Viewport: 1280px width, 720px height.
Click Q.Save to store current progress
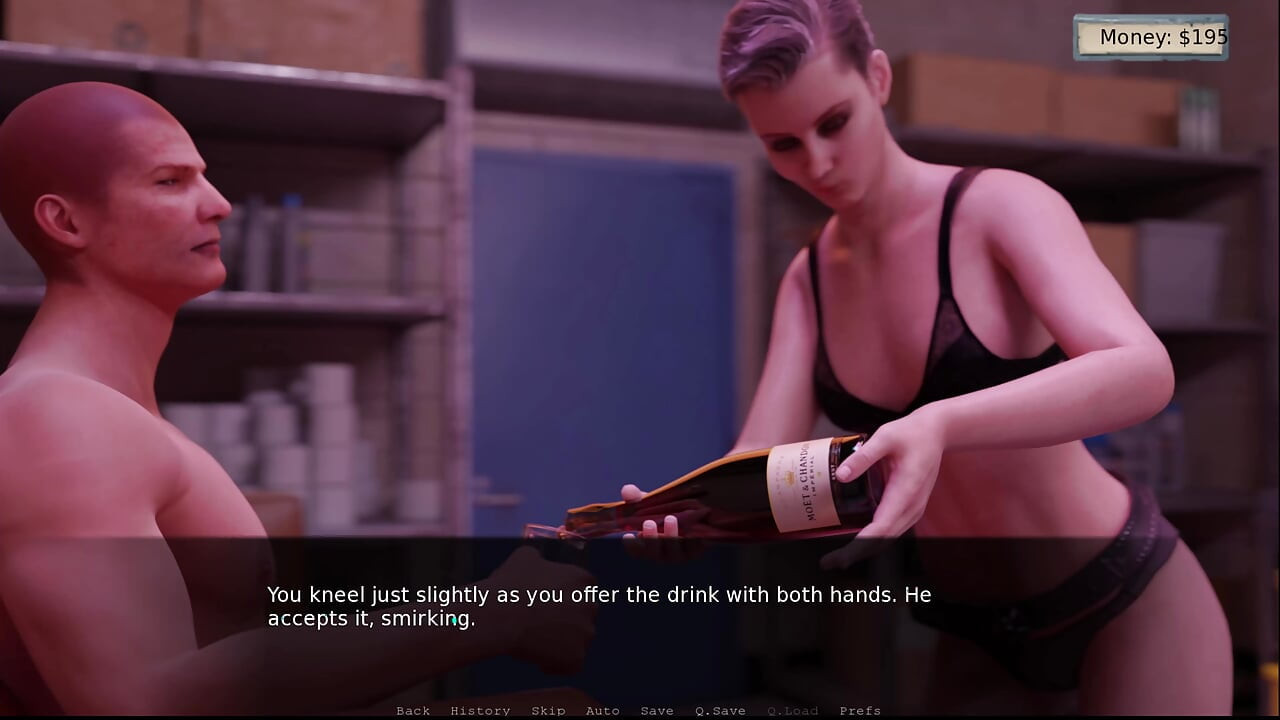(720, 710)
